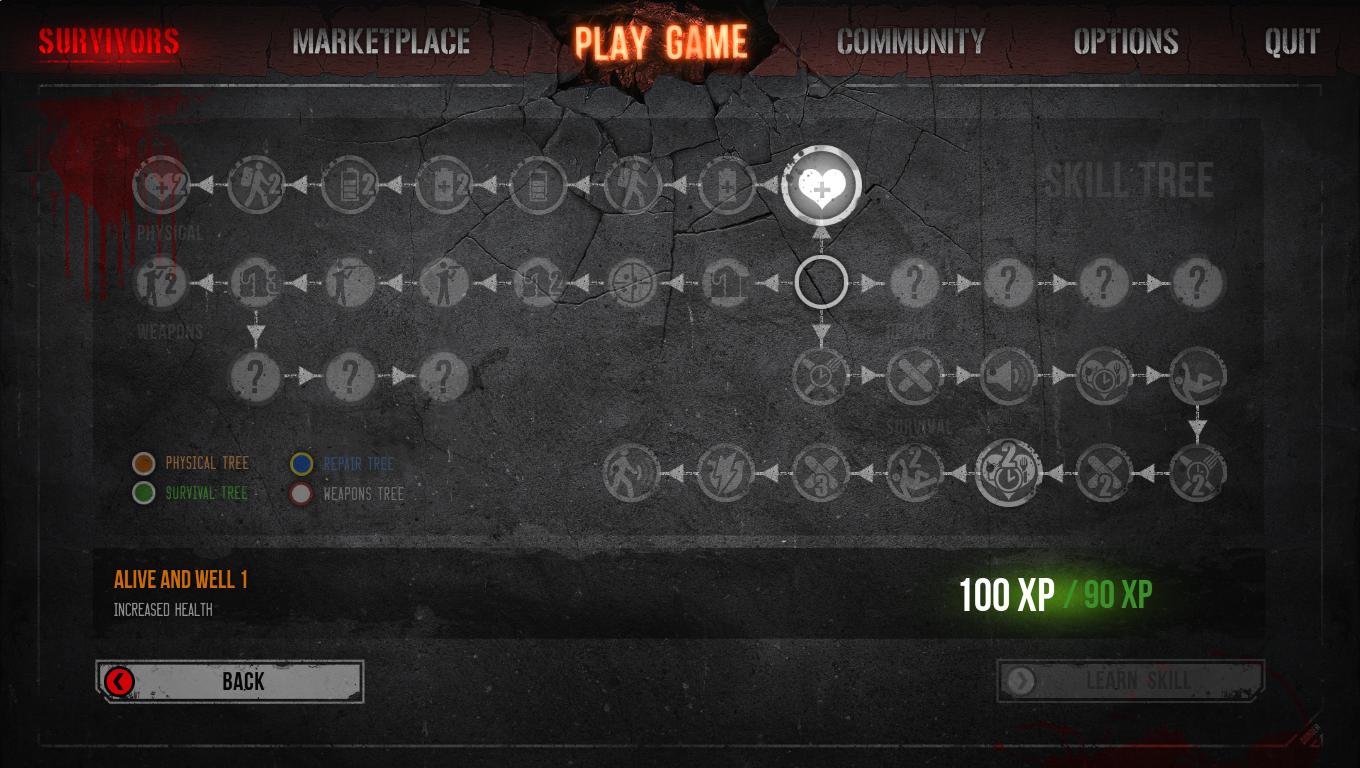Image resolution: width=1360 pixels, height=768 pixels.
Task: Click the down arrow connecting to the Survival branch
Action: tap(820, 330)
